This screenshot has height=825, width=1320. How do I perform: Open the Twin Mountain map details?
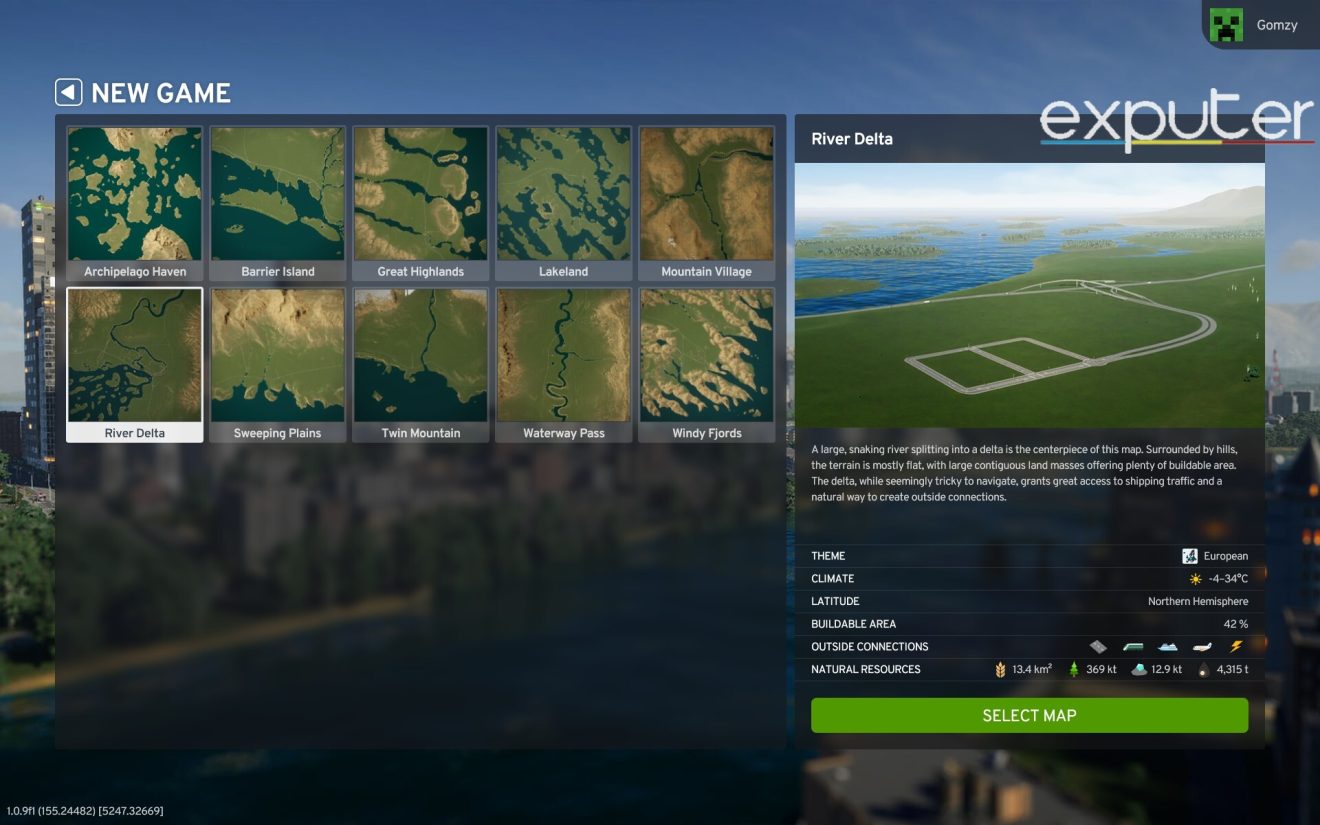pyautogui.click(x=420, y=356)
